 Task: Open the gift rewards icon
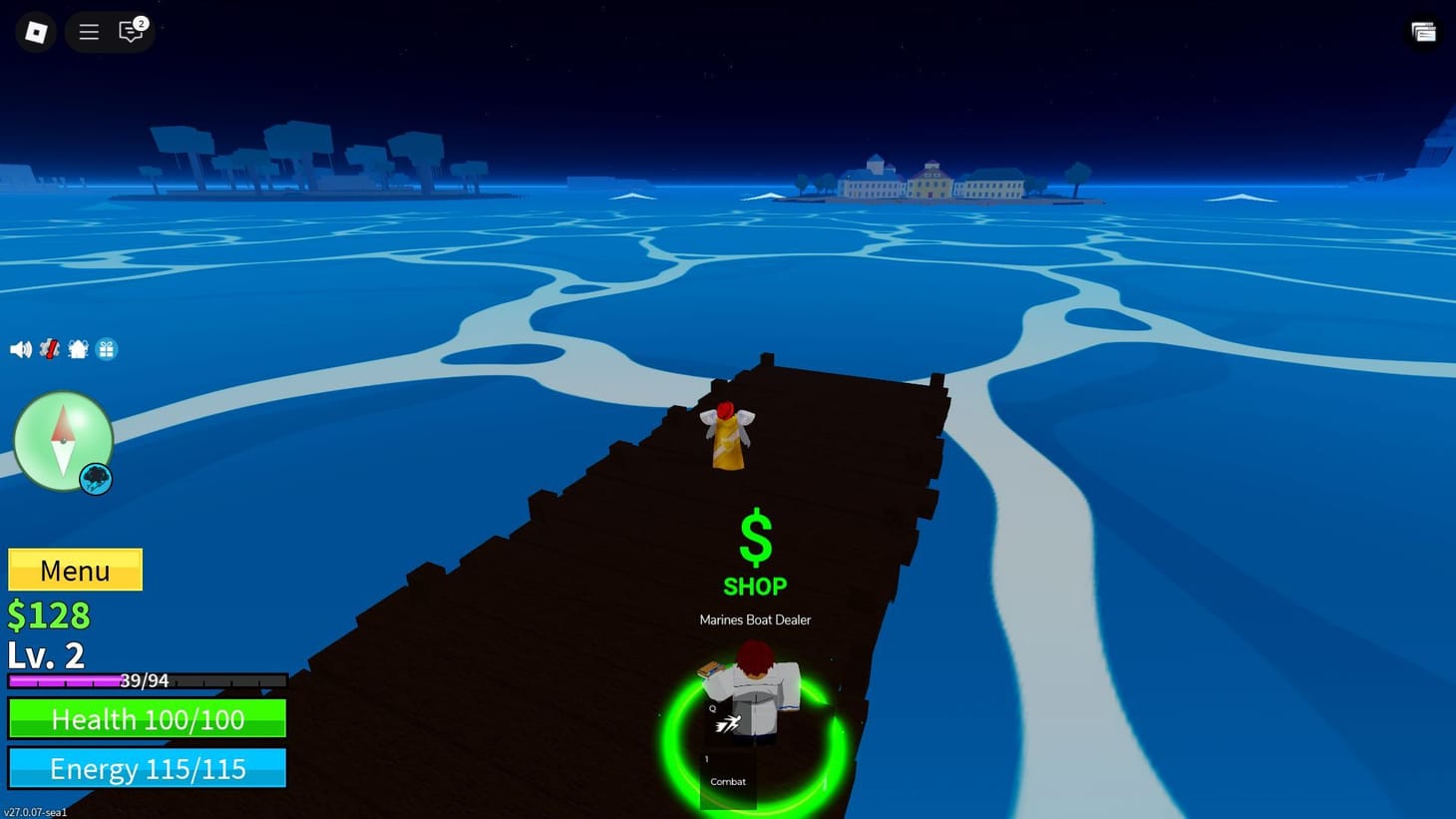point(107,349)
